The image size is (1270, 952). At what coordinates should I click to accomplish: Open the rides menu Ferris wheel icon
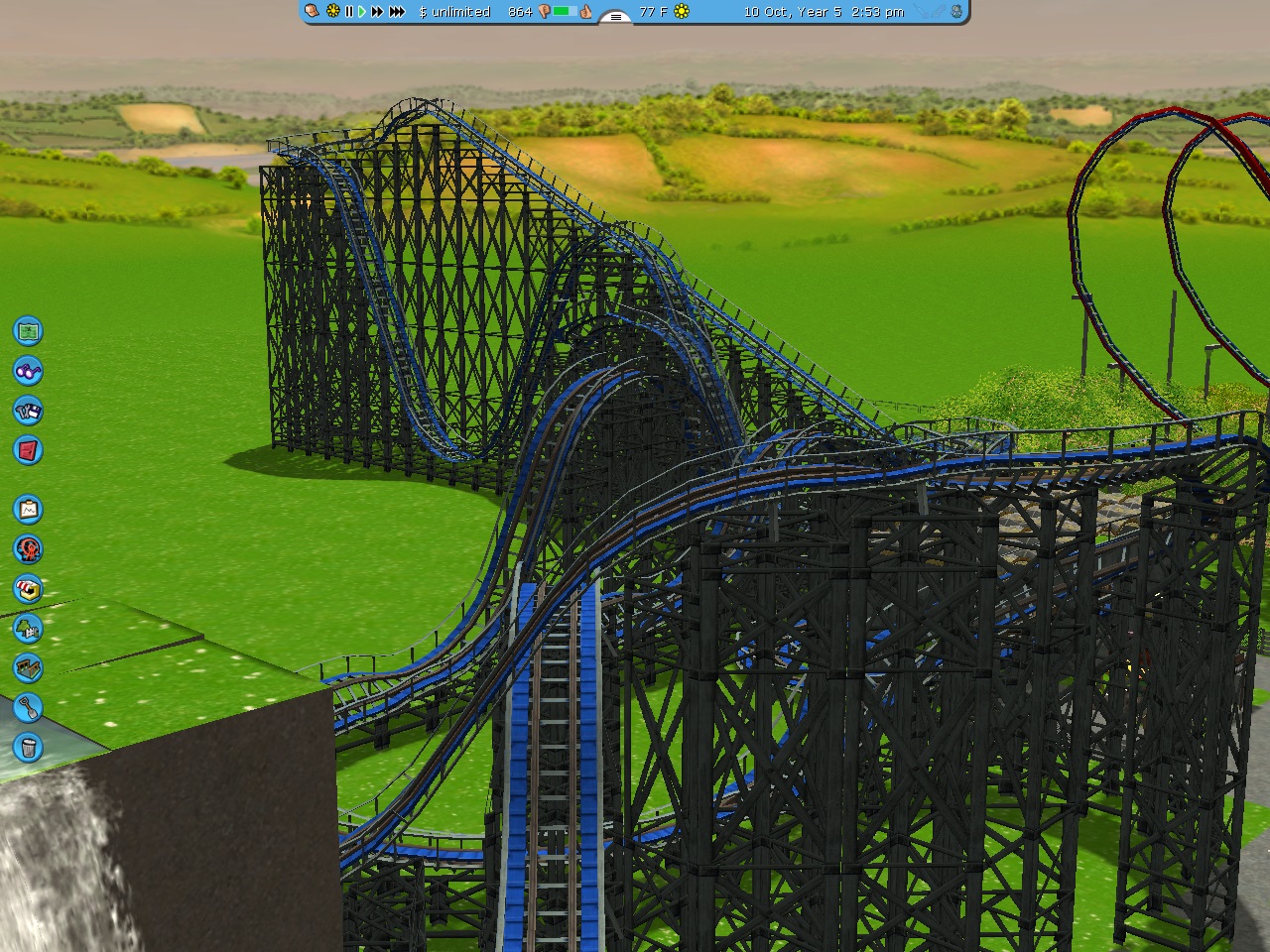[x=29, y=549]
